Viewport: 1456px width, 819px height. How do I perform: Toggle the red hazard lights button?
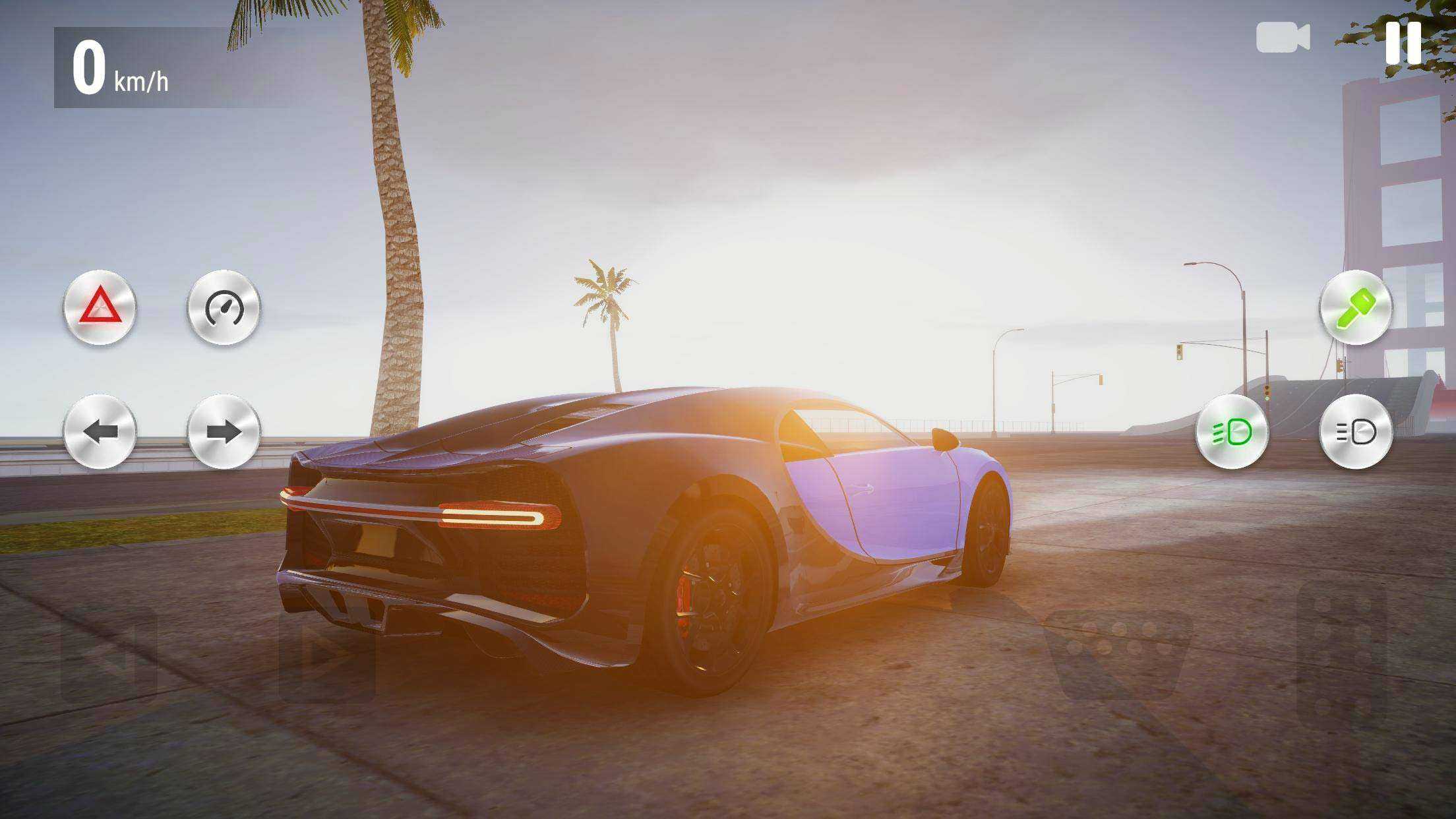pos(100,307)
